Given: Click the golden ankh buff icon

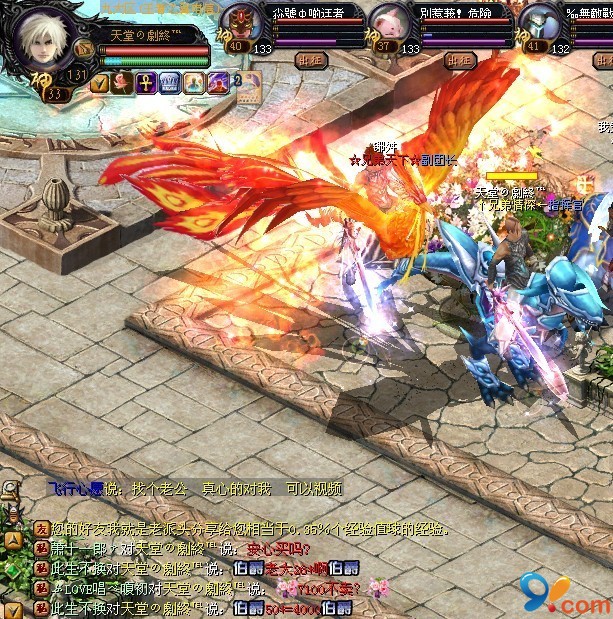Looking at the screenshot, I should pos(145,83).
